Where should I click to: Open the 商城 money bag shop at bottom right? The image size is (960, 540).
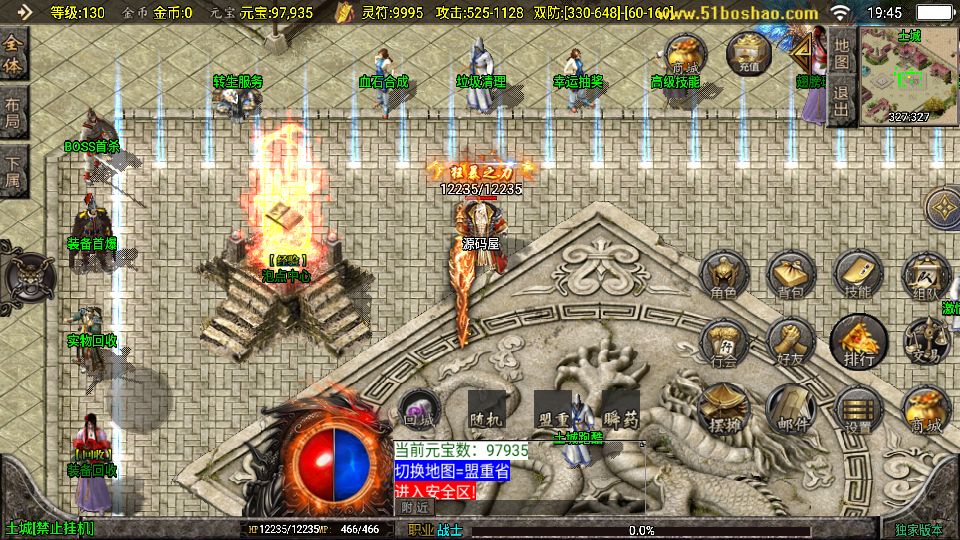925,409
